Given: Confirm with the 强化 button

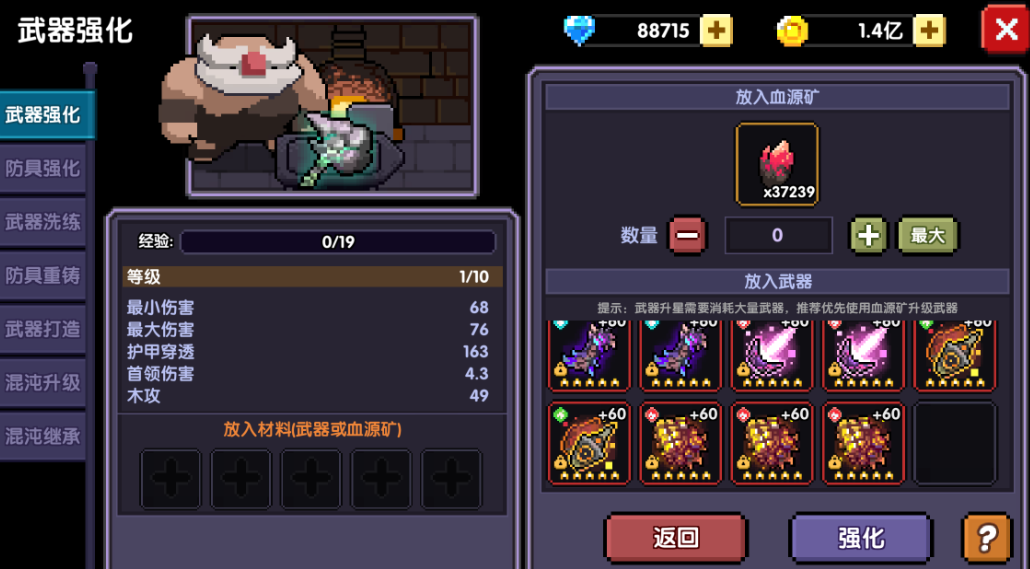Looking at the screenshot, I should [x=860, y=538].
